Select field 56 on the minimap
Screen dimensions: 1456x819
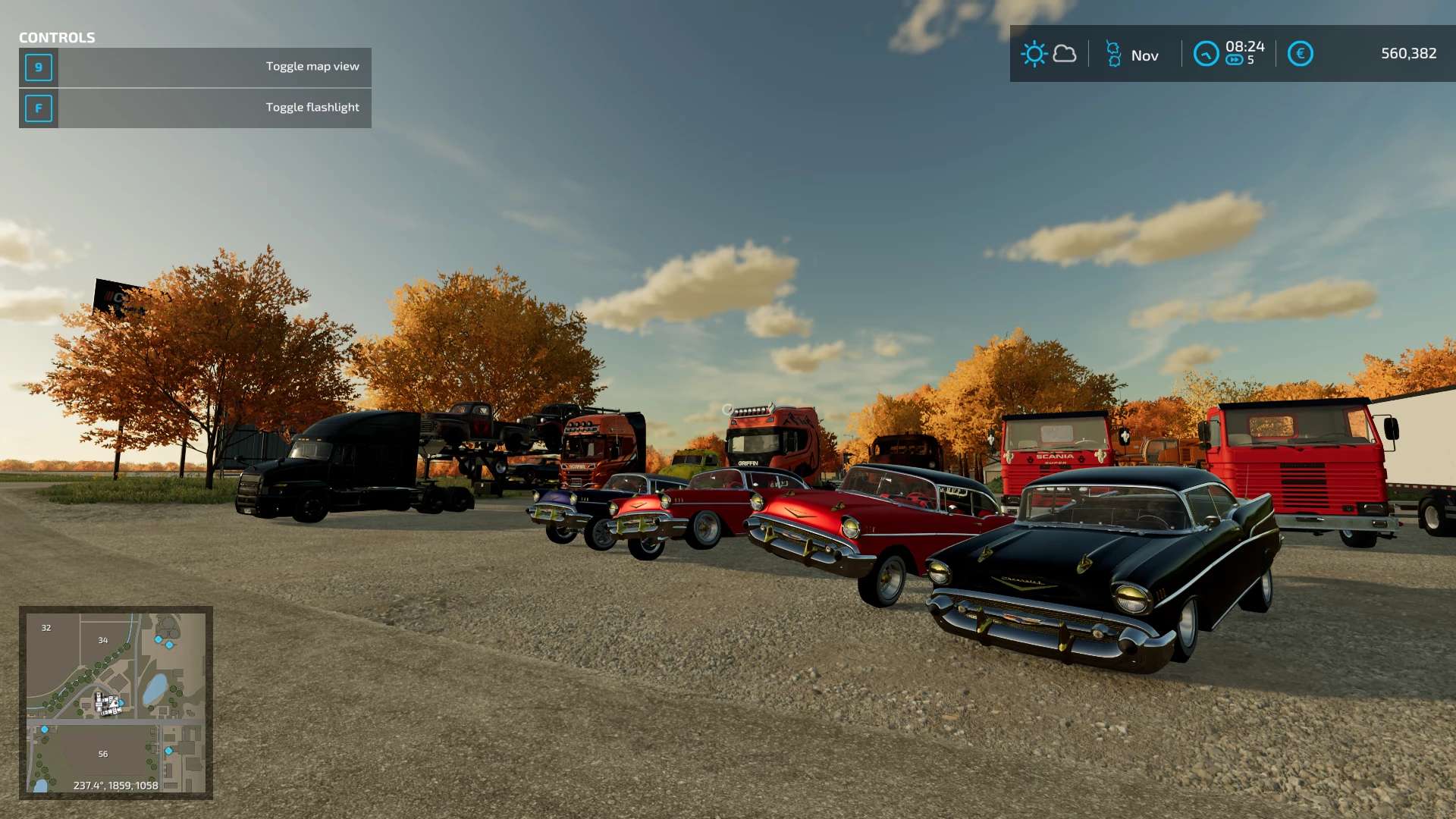click(x=103, y=754)
